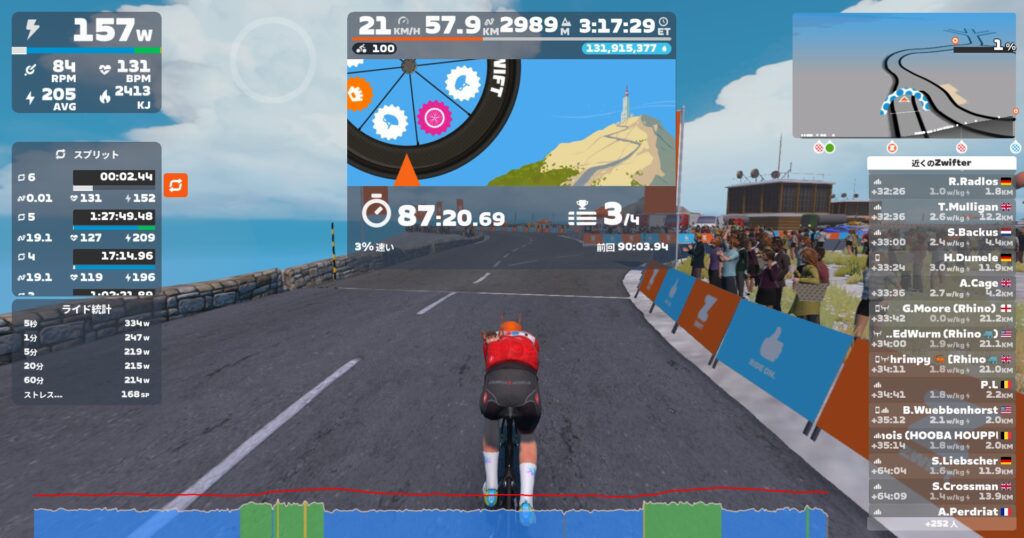This screenshot has width=1024, height=538.
Task: Open the スプリット splits panel header
Action: [85, 155]
